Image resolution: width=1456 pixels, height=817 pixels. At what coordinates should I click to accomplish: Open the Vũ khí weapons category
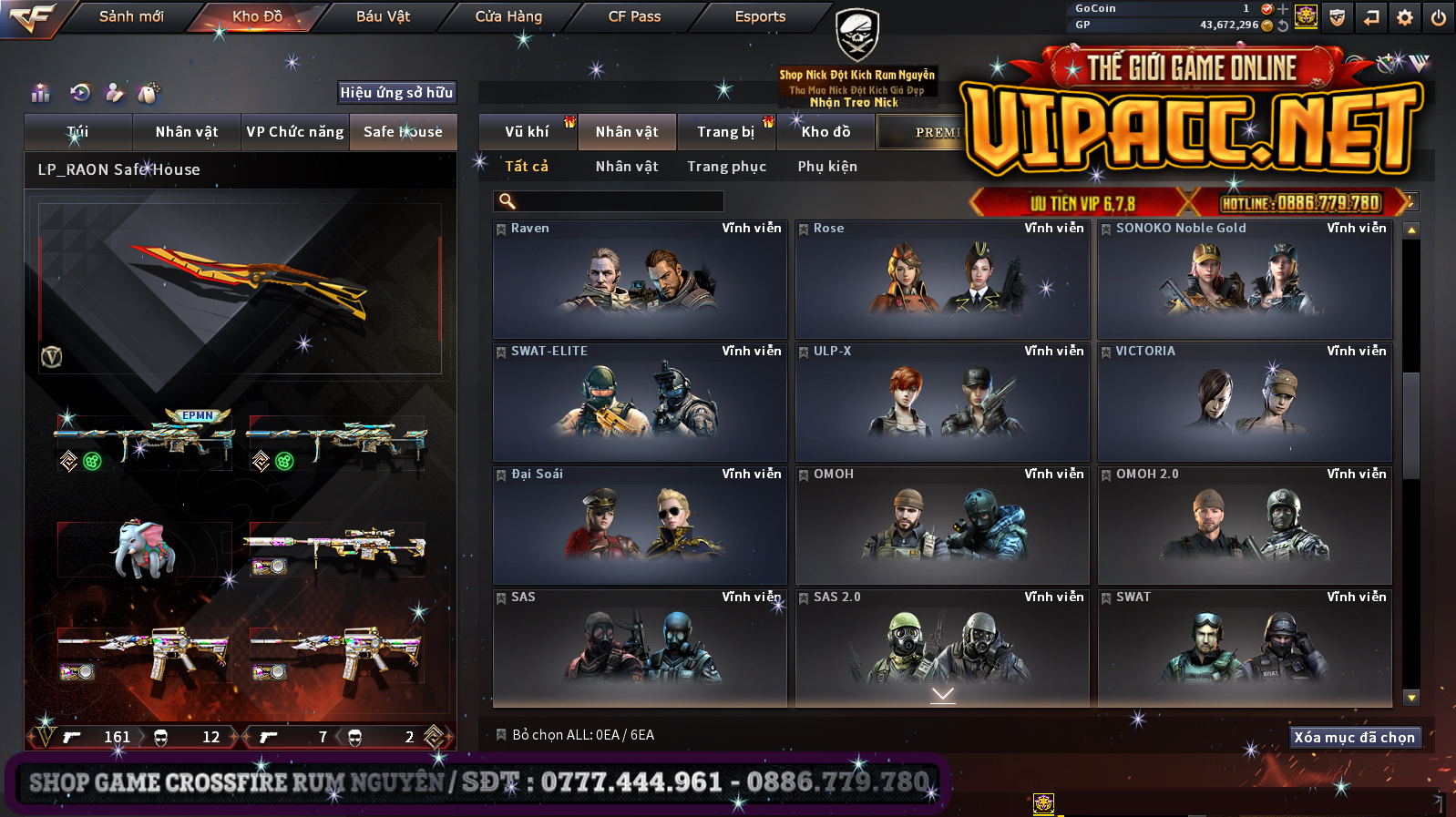(x=527, y=132)
